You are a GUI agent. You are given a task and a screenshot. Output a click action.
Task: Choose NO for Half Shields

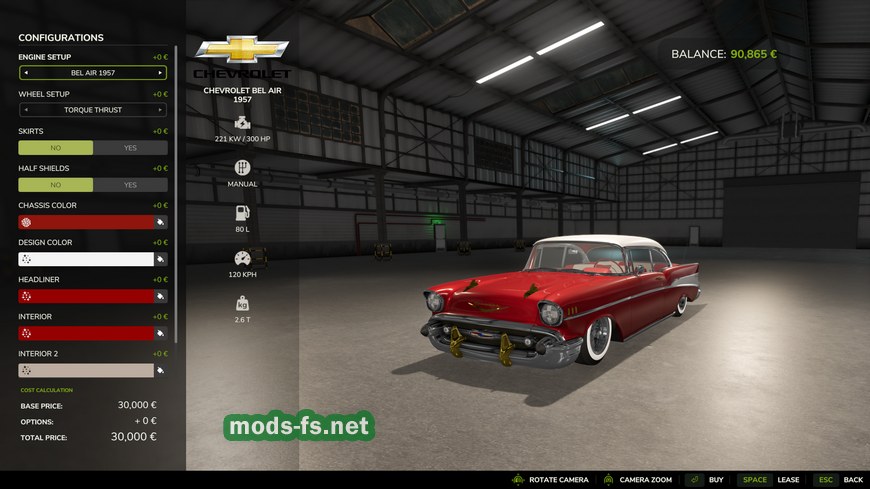56,185
